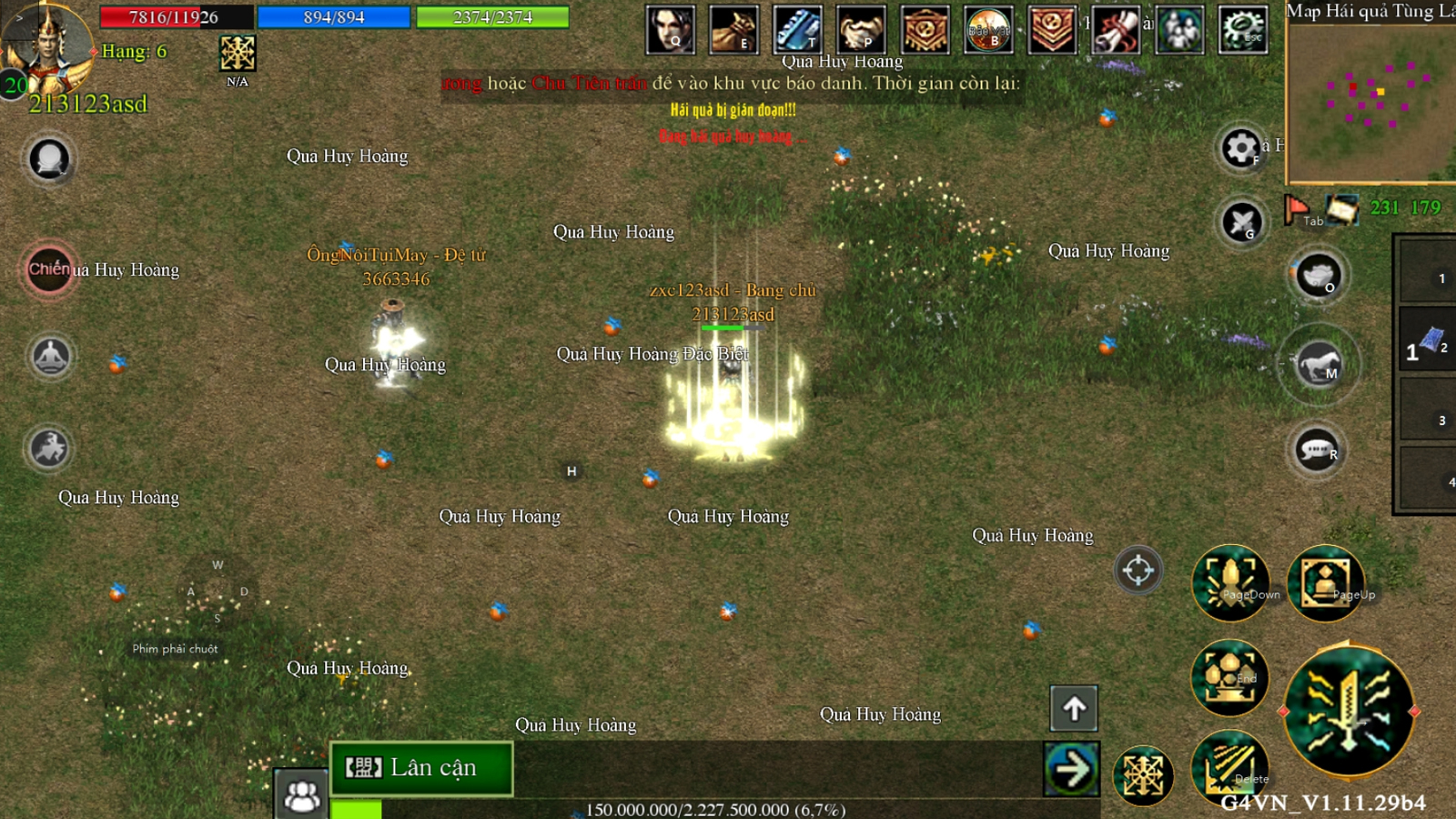
Task: Open the character portrait icon in the top toolbar
Action: click(671, 29)
